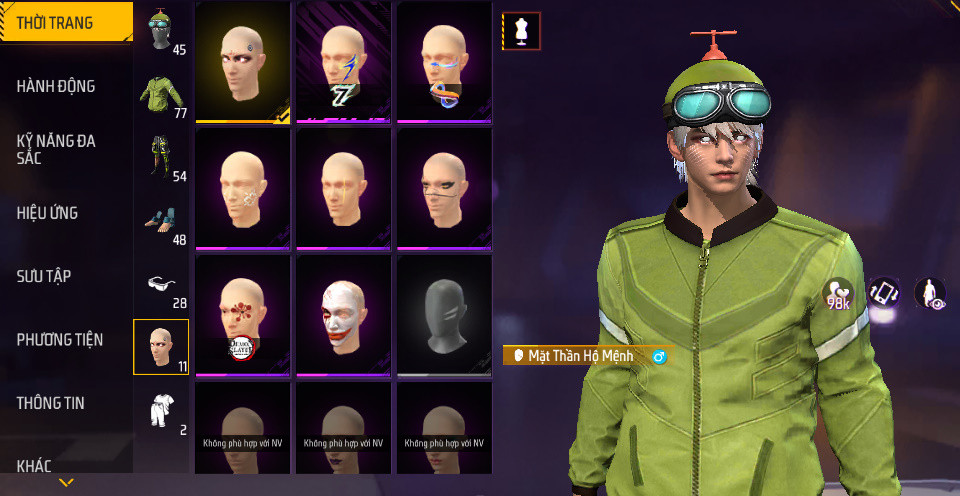
Task: Pick the Demon Slayer face paint
Action: pyautogui.click(x=243, y=314)
